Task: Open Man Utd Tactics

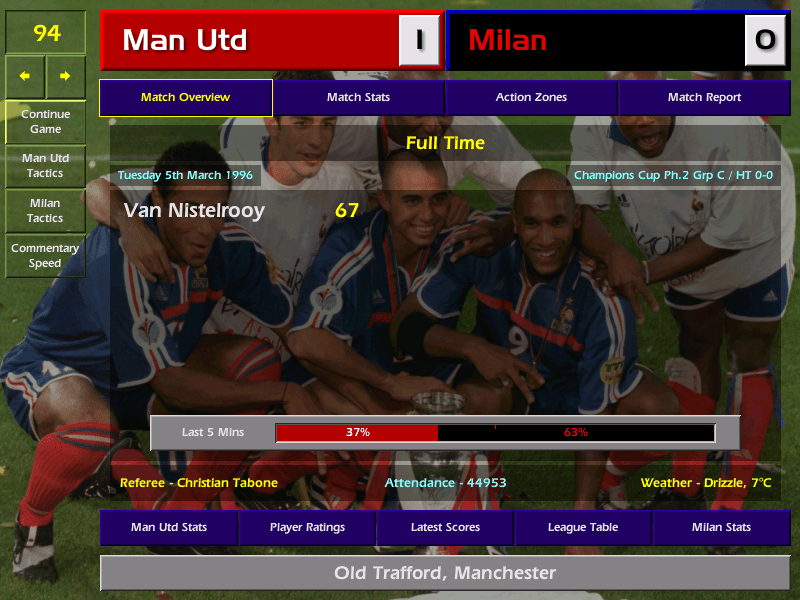Action: (45, 166)
